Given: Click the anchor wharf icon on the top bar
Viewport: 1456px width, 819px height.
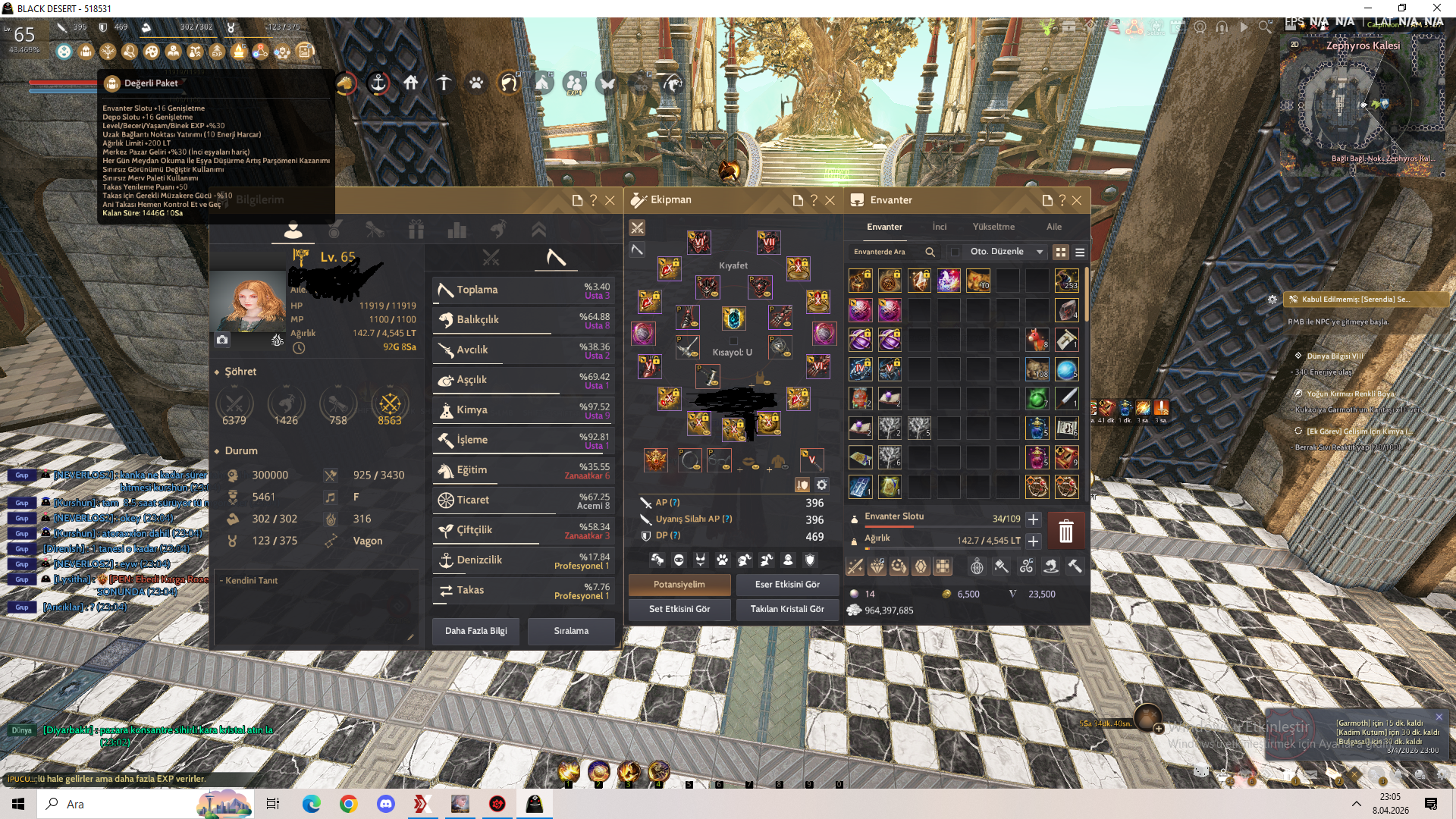Looking at the screenshot, I should point(378,83).
